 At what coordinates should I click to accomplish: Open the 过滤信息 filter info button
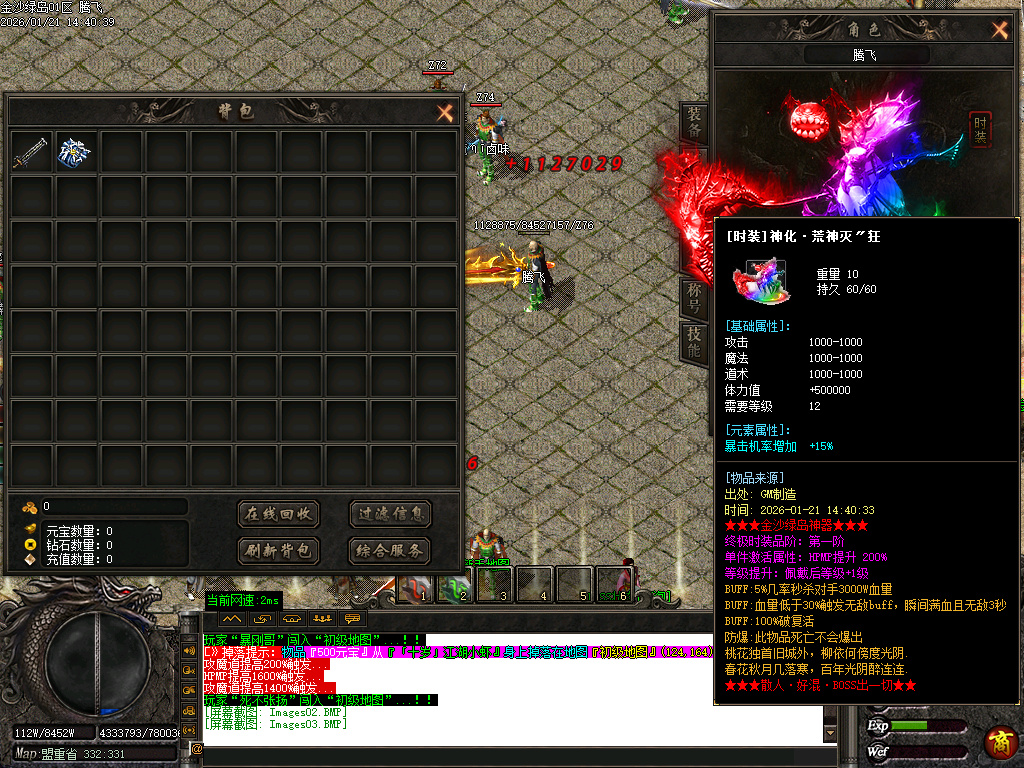[x=390, y=514]
